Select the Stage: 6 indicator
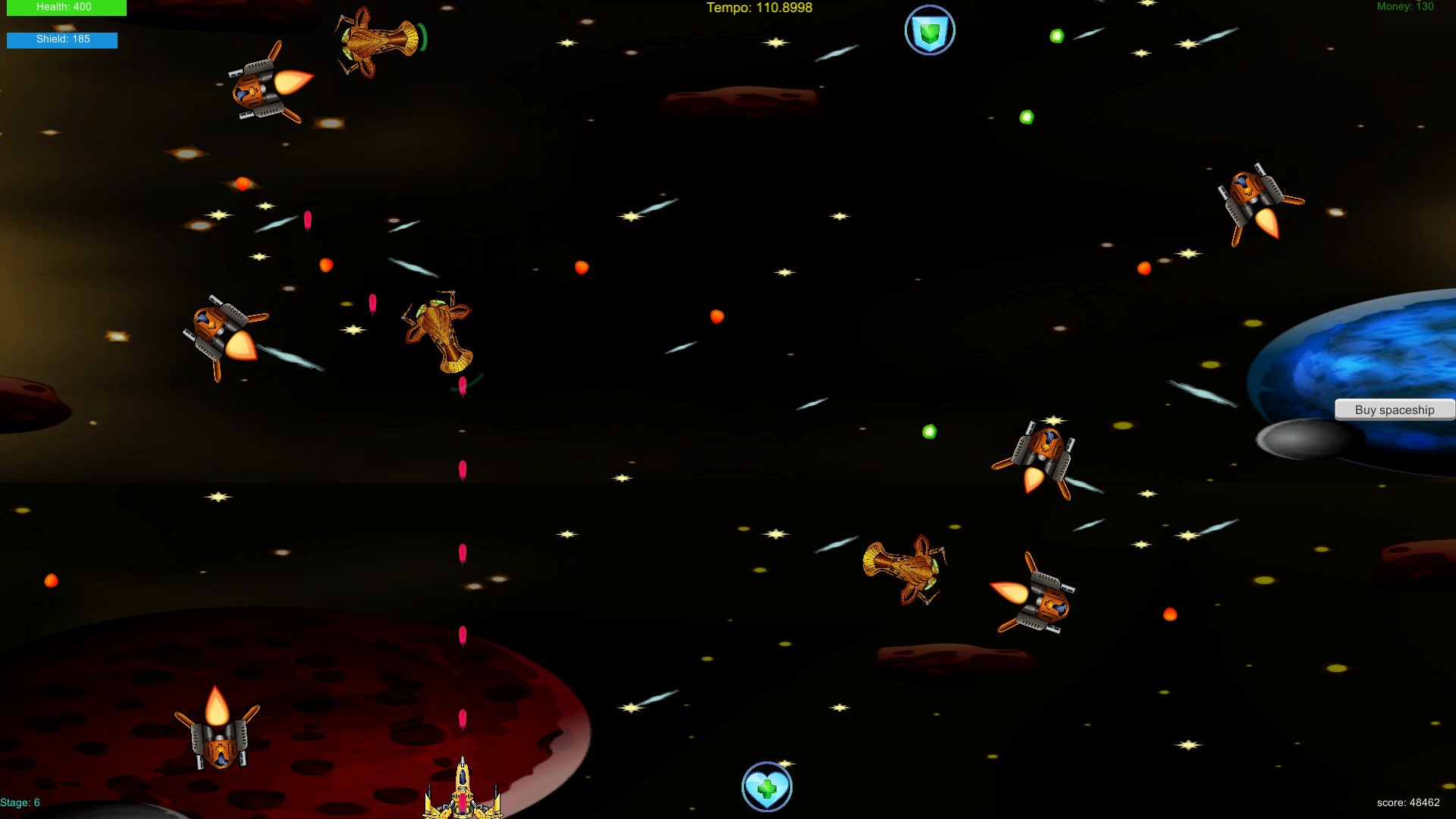This screenshot has width=1456, height=819. tap(20, 802)
